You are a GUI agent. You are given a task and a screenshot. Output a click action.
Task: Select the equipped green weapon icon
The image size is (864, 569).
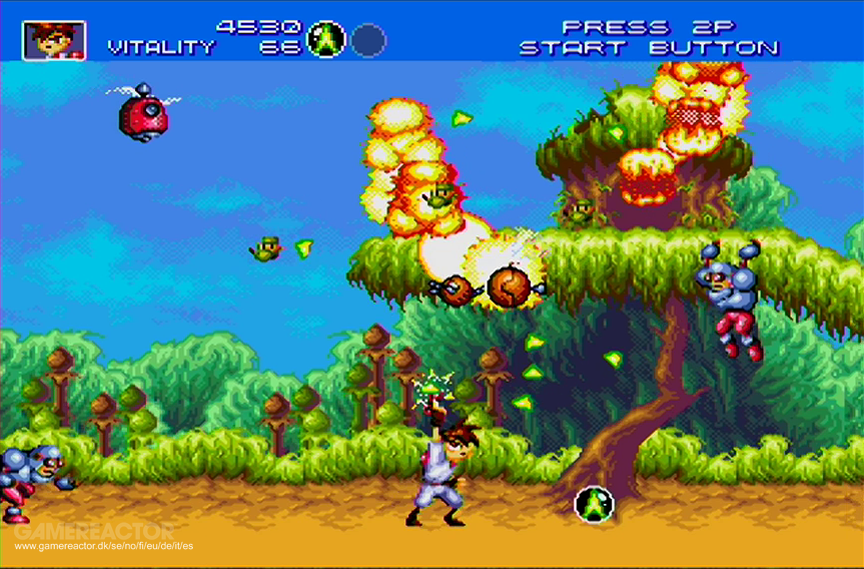pyautogui.click(x=326, y=39)
